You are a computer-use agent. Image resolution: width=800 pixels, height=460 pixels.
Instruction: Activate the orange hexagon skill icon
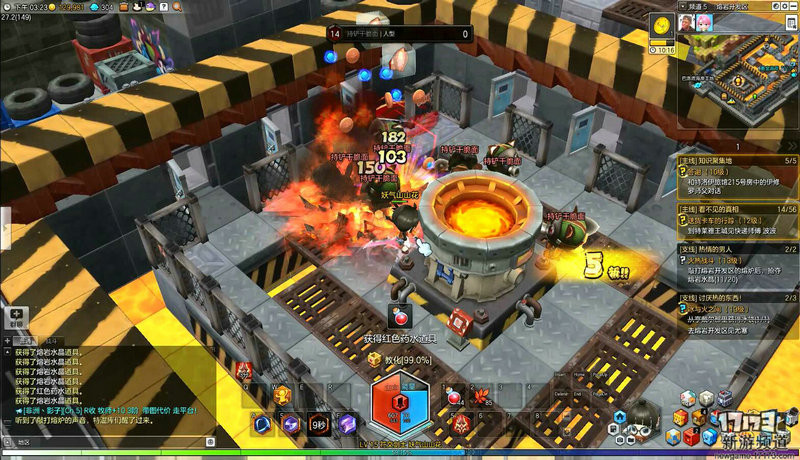point(283,394)
